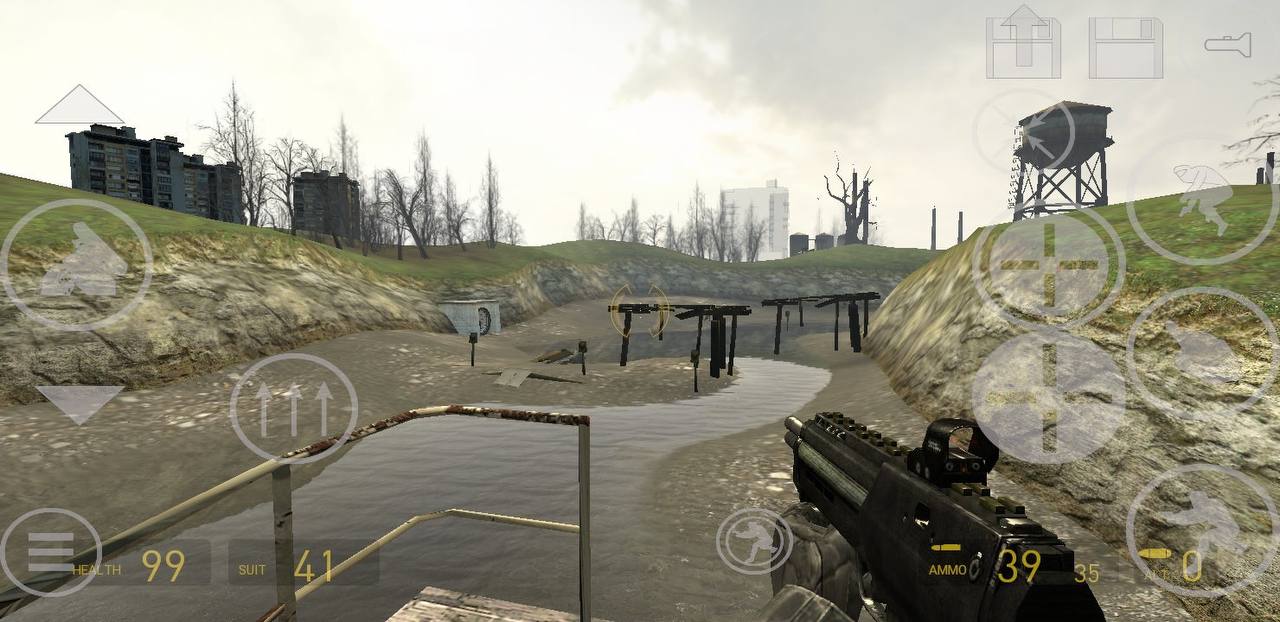Tap the jumping figure button
The image size is (1280, 622).
point(1202,198)
